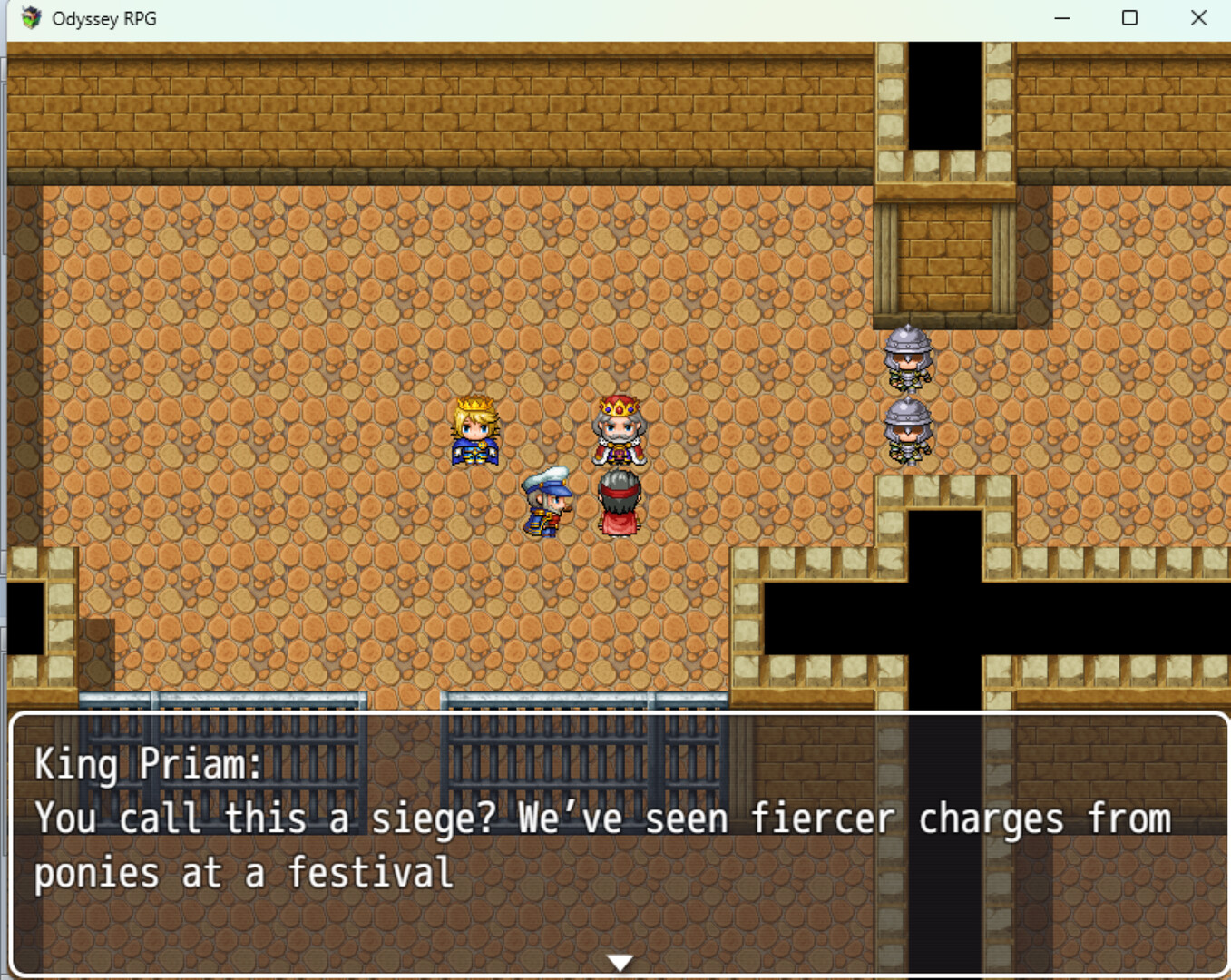Click the Odyssey RPG title bar icon

coord(33,17)
